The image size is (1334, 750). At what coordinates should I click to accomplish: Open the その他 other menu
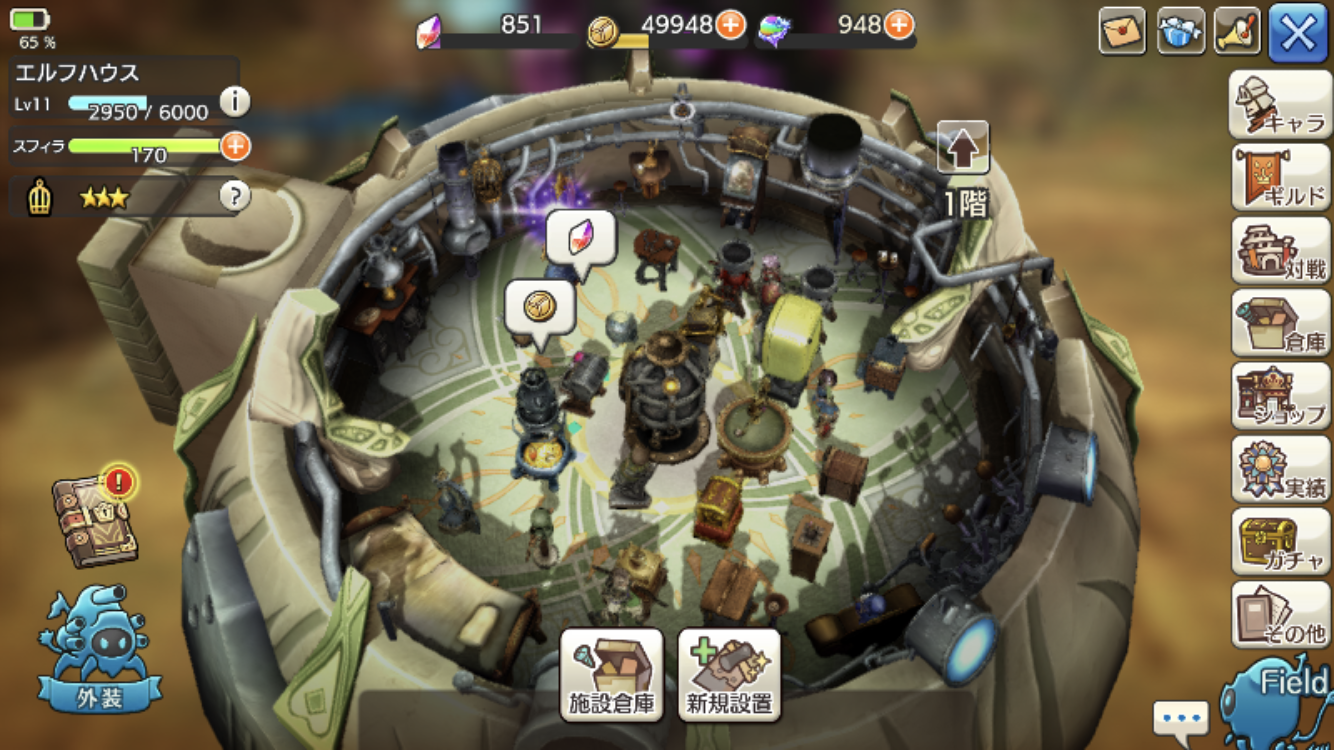[x=1279, y=614]
